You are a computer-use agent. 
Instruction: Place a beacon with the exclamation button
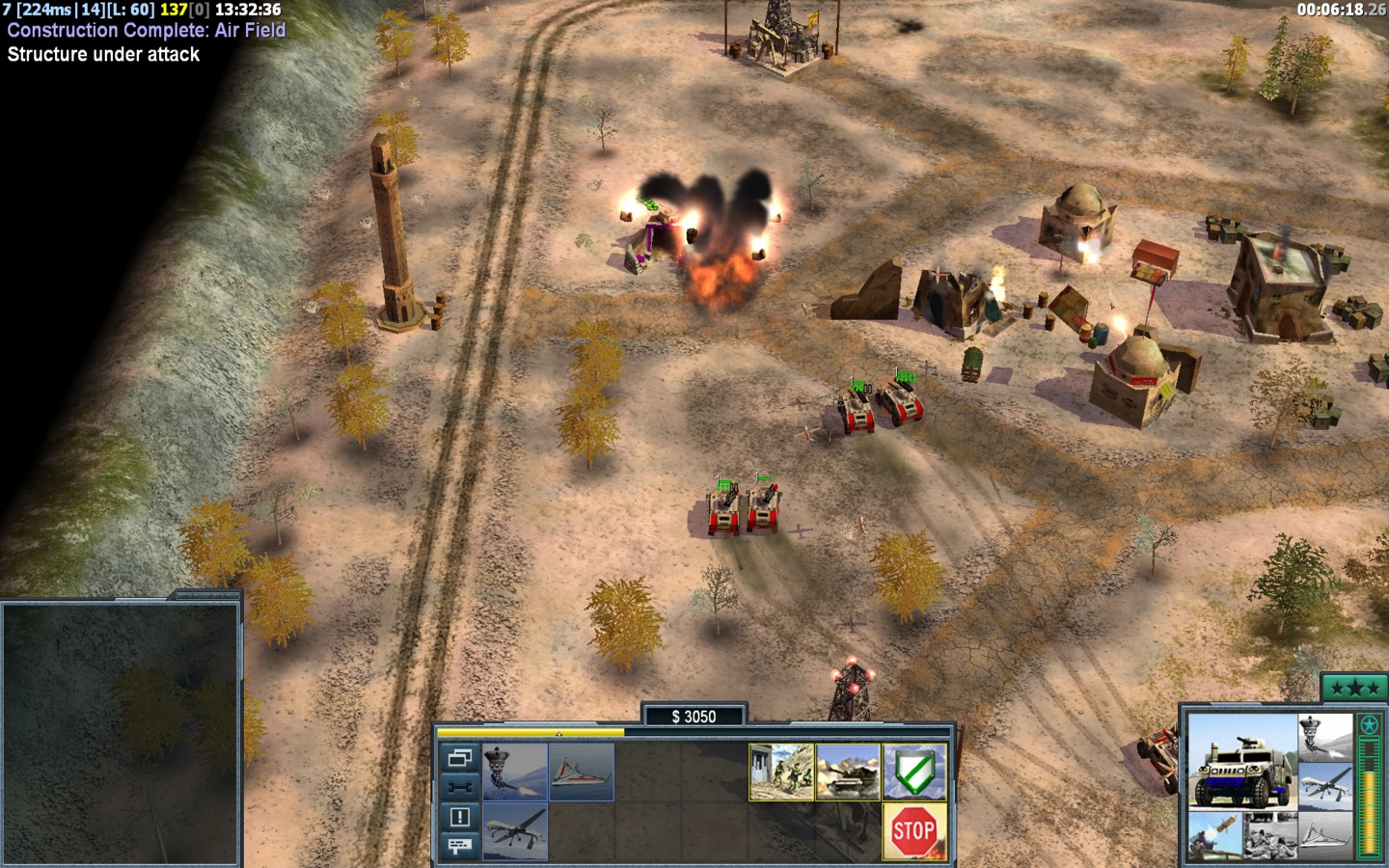[x=460, y=817]
